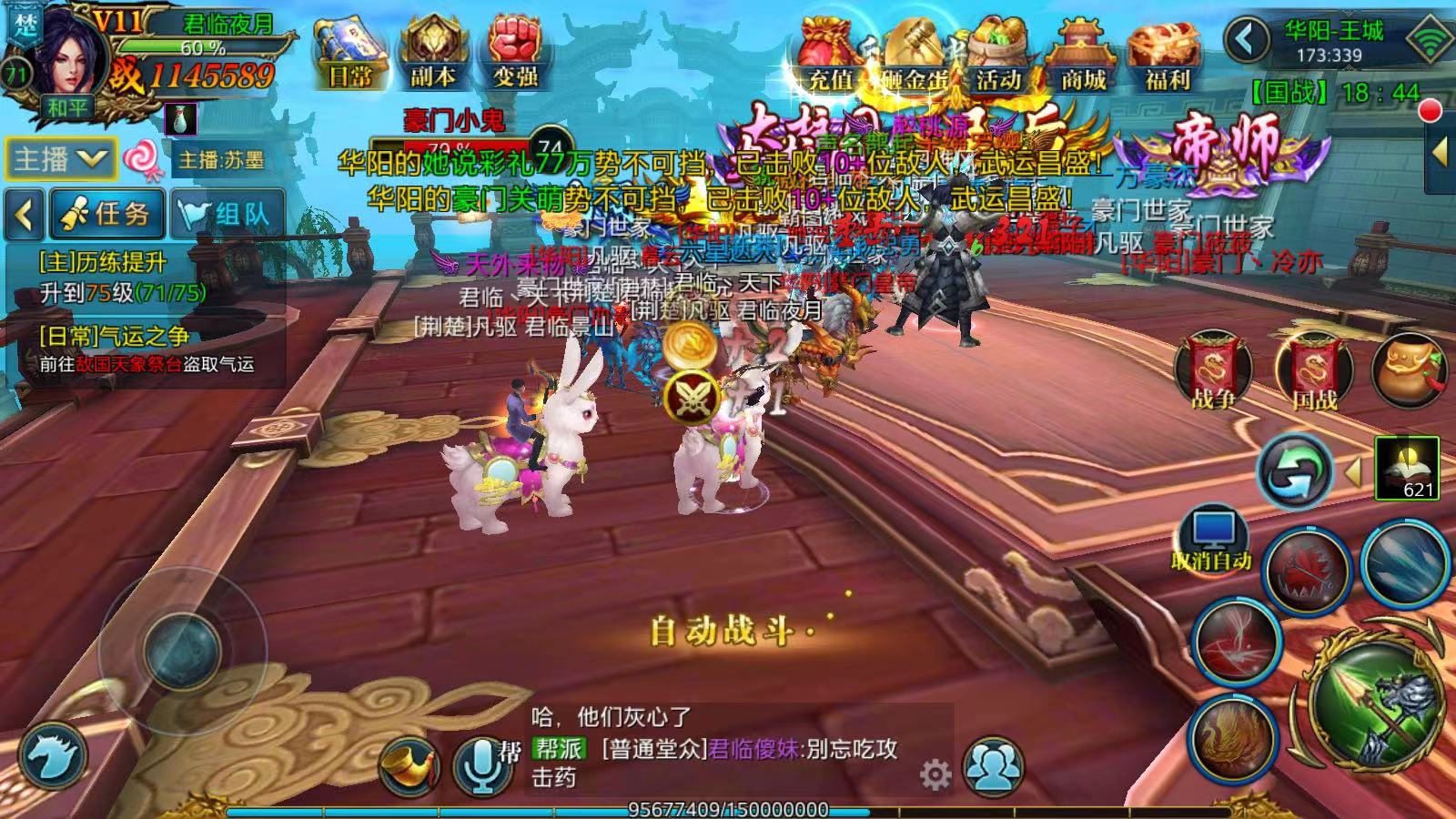Open the 变强 power-up menu
Screen dimensions: 1456x819
[516, 55]
